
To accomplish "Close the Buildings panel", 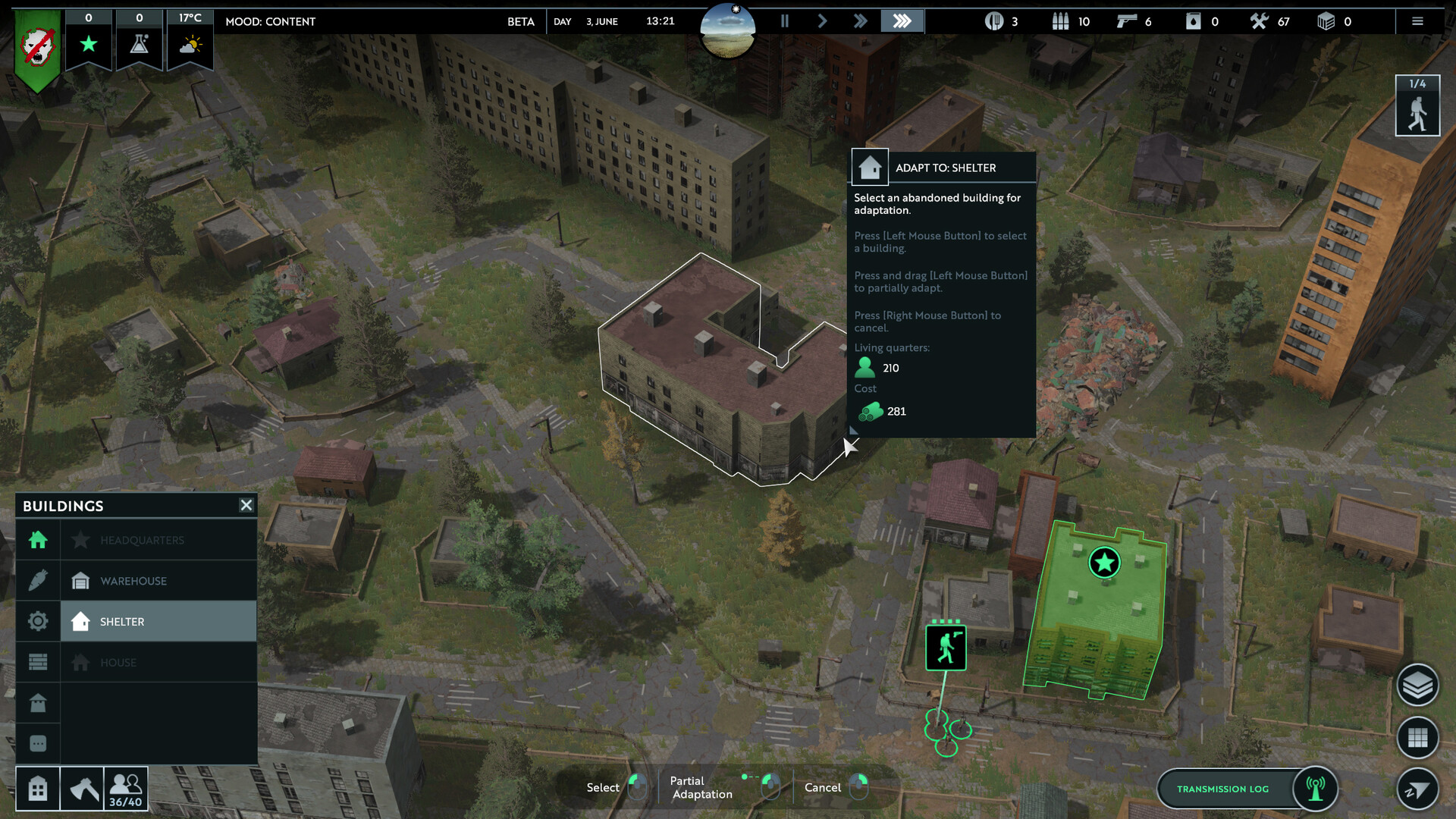I will click(x=246, y=505).
